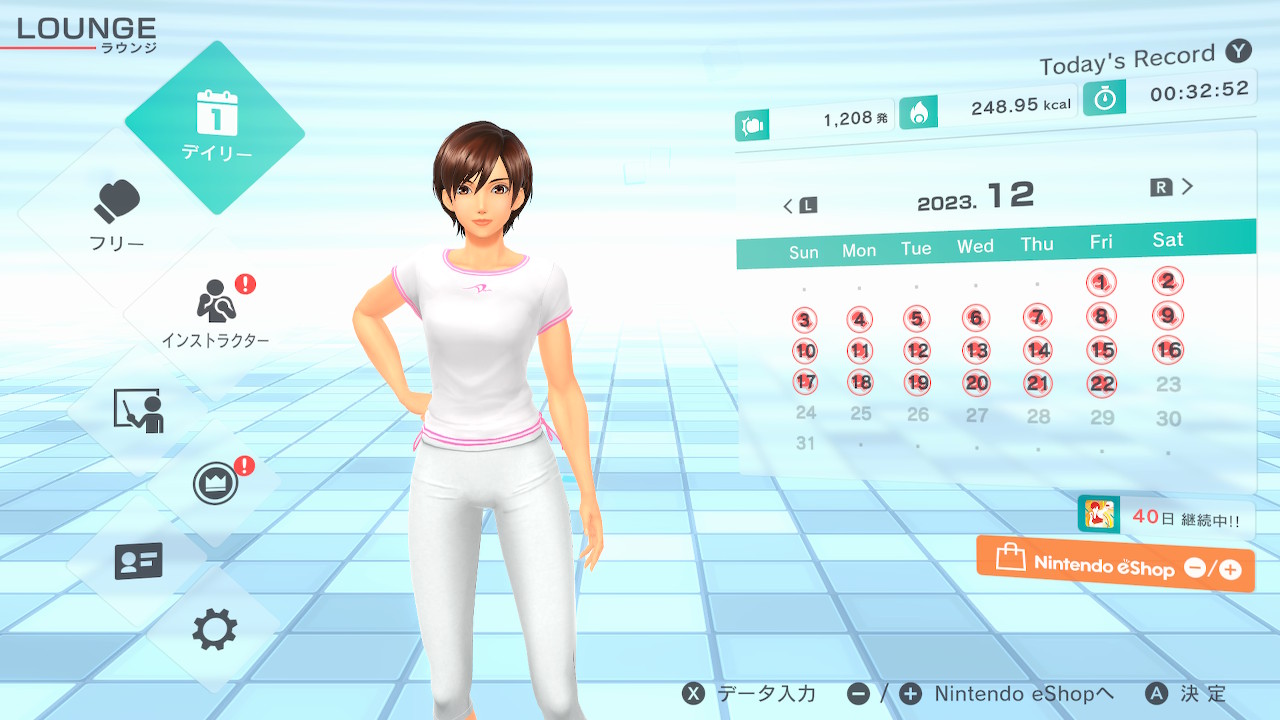Go to the previous calendar month
1280x720 pixels.
[x=799, y=206]
